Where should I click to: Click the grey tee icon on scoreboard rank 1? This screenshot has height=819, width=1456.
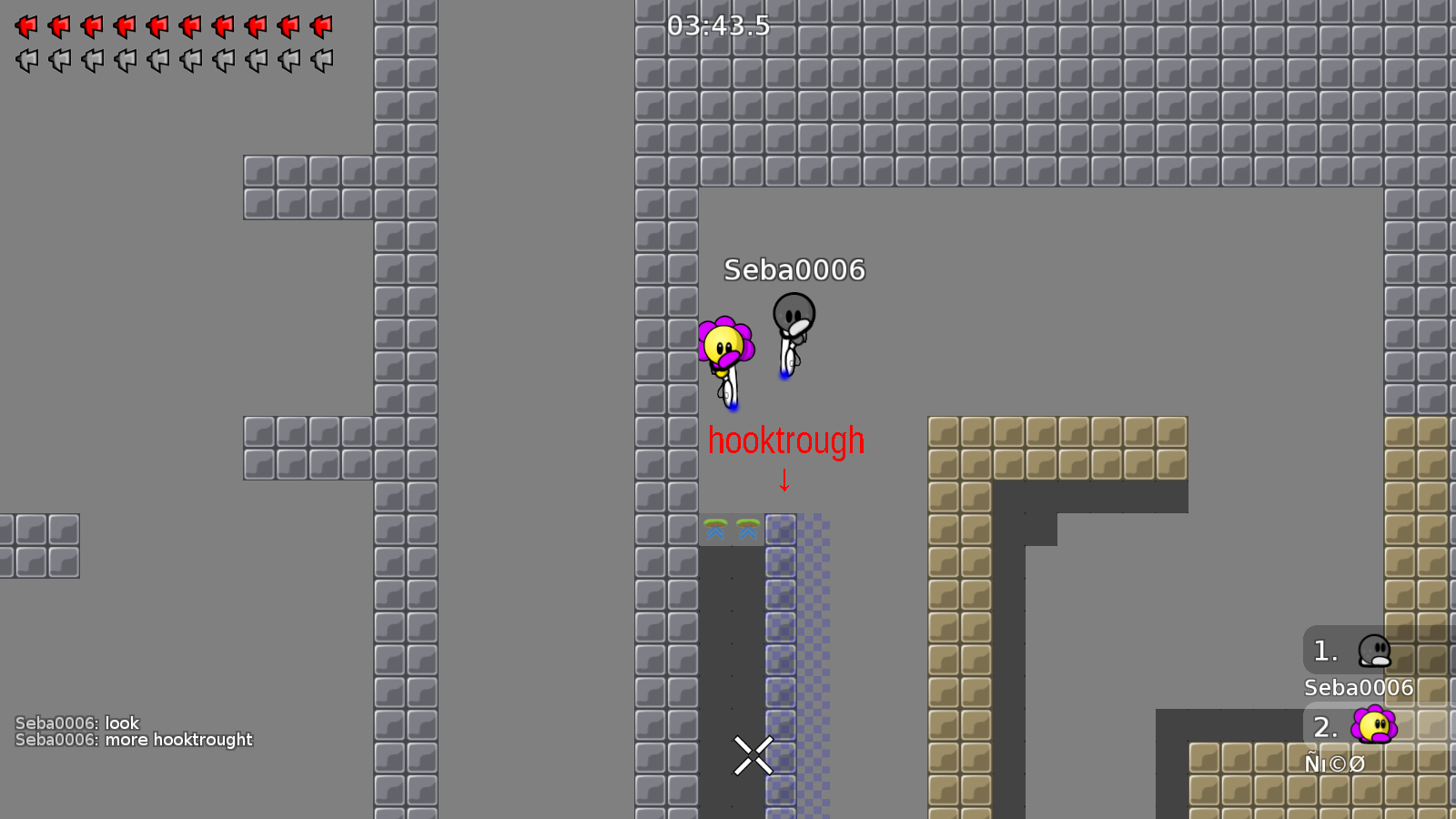coord(1374,651)
